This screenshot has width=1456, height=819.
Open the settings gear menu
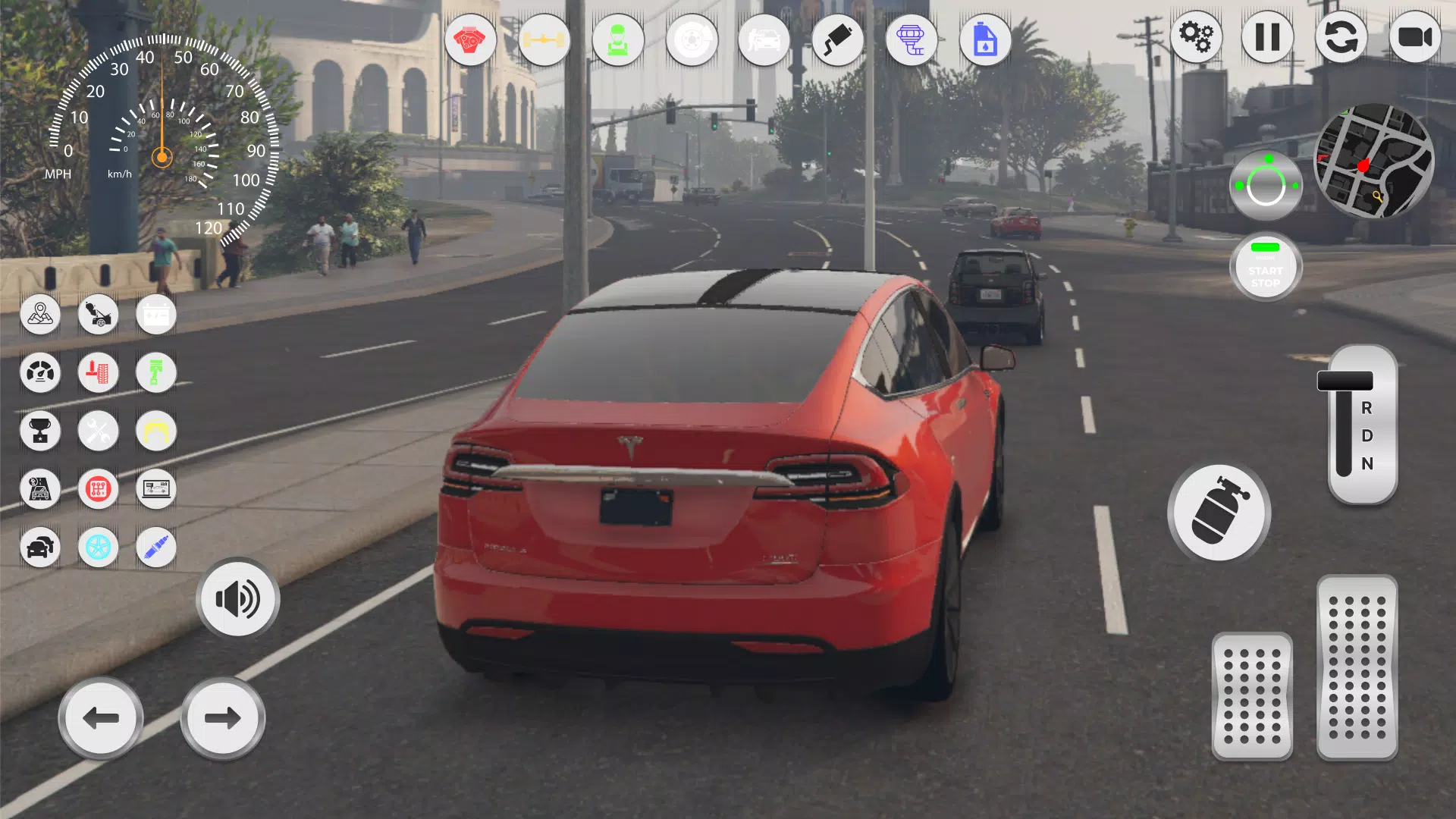click(x=1197, y=36)
